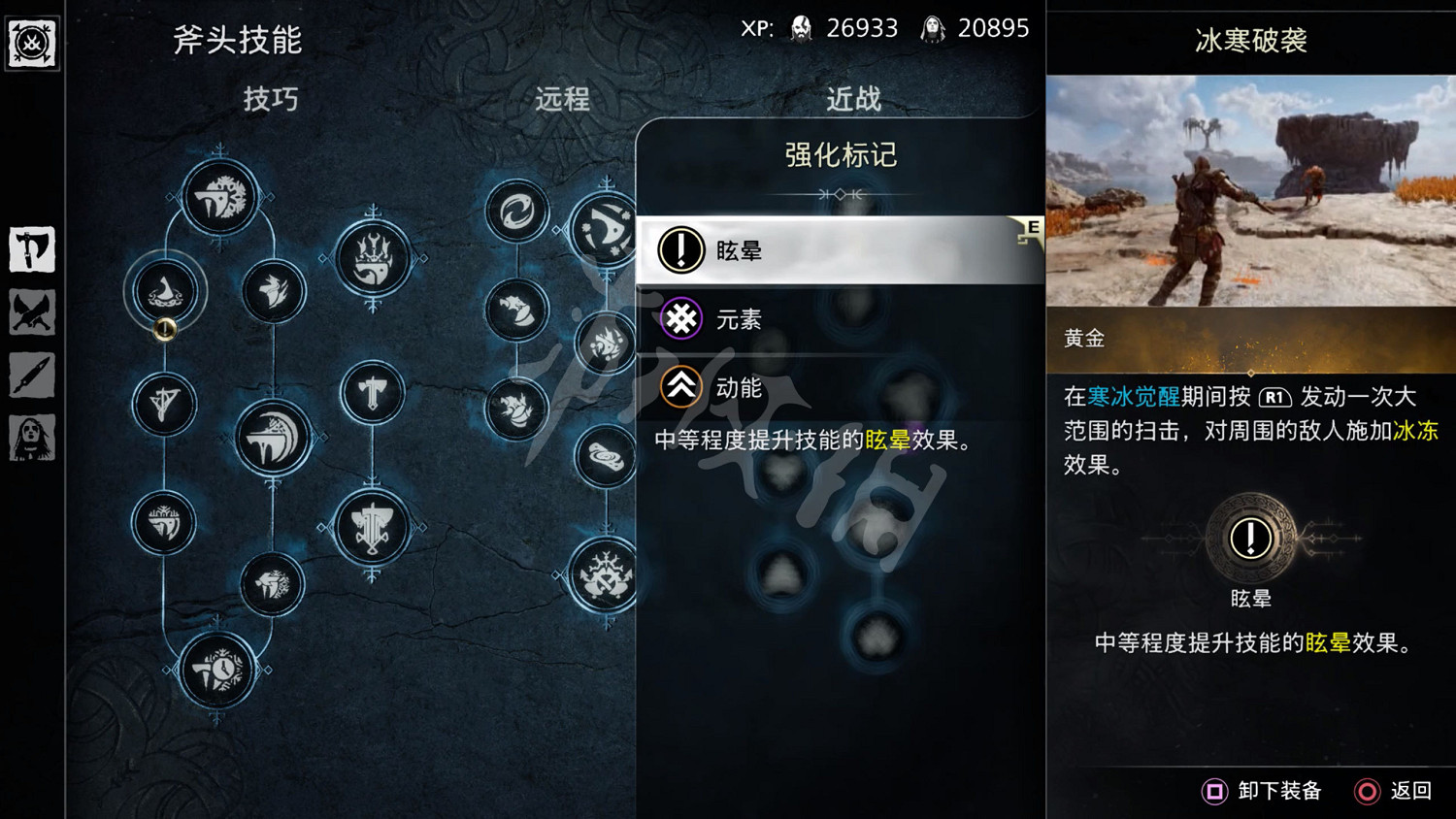The height and width of the screenshot is (819, 1456).
Task: Select the axe weapon icon in the sidebar
Action: tap(32, 247)
